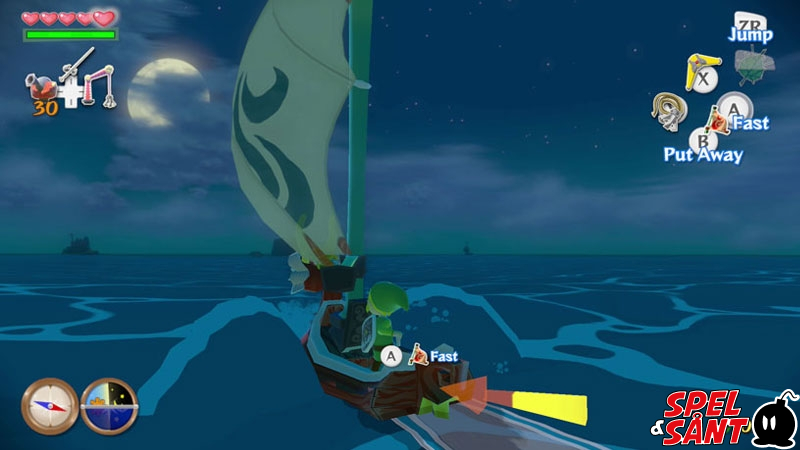Viewport: 800px width, 450px height.
Task: Open the day-night clock dial
Action: pos(108,405)
